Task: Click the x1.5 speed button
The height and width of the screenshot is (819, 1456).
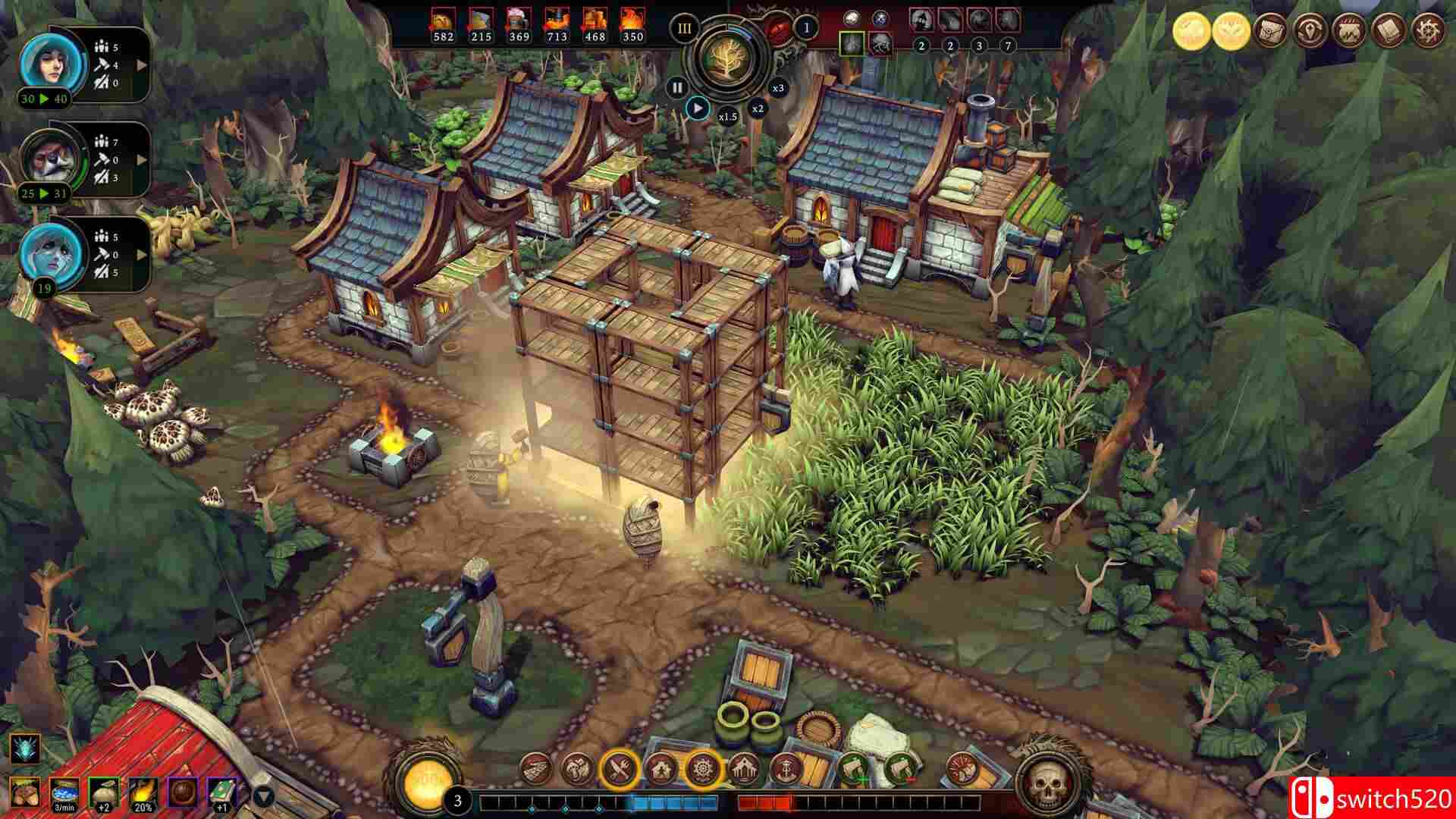Action: (x=727, y=115)
